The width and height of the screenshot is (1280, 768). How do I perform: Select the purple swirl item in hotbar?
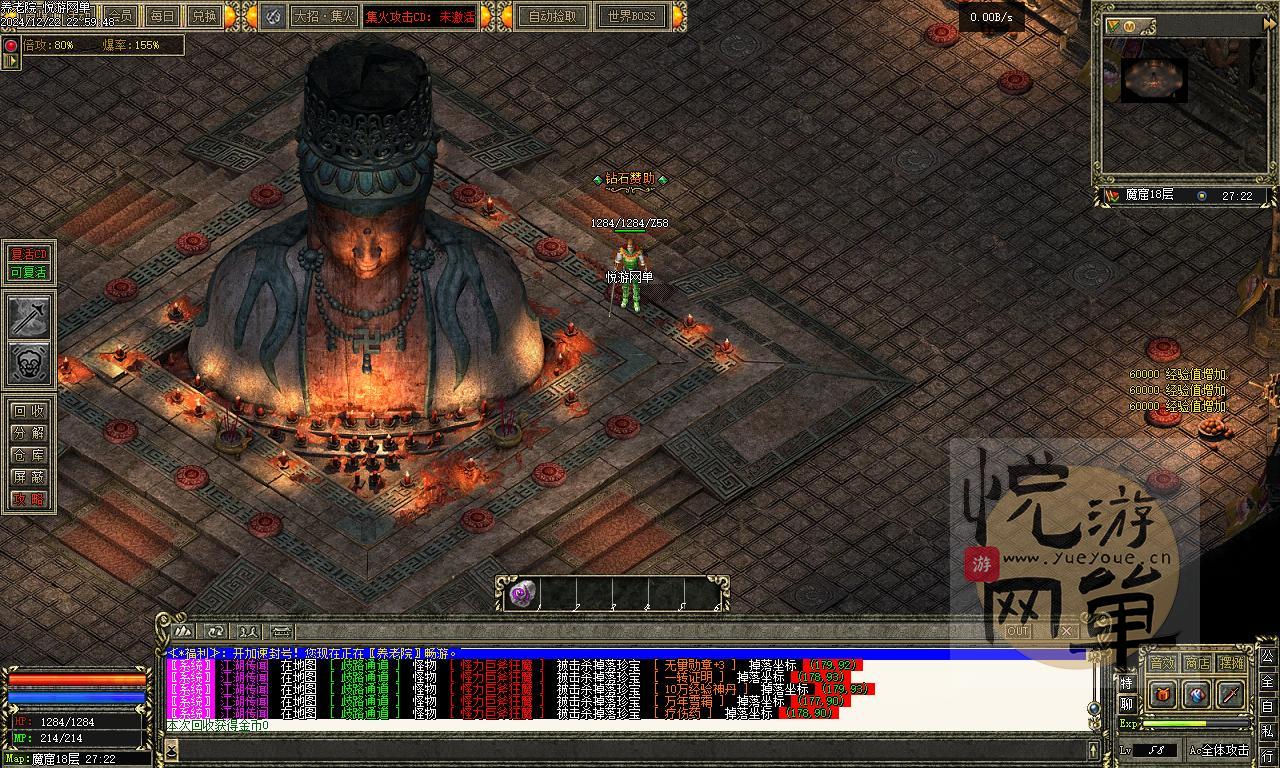(521, 594)
